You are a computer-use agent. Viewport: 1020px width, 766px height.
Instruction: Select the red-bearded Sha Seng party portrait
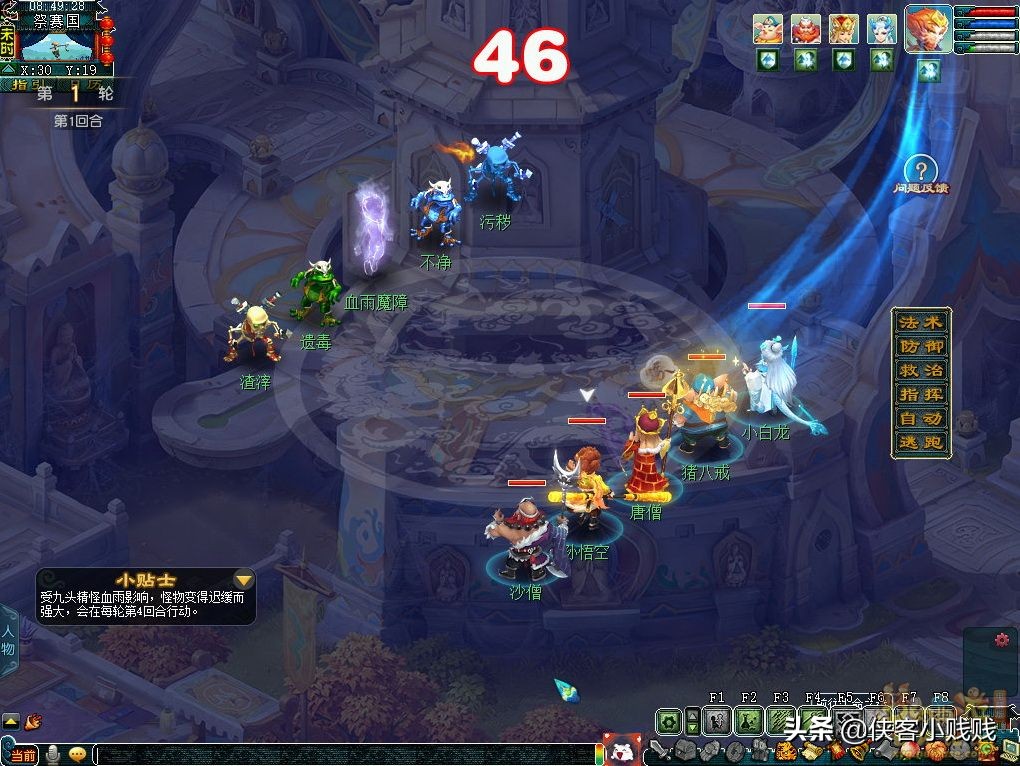click(806, 29)
